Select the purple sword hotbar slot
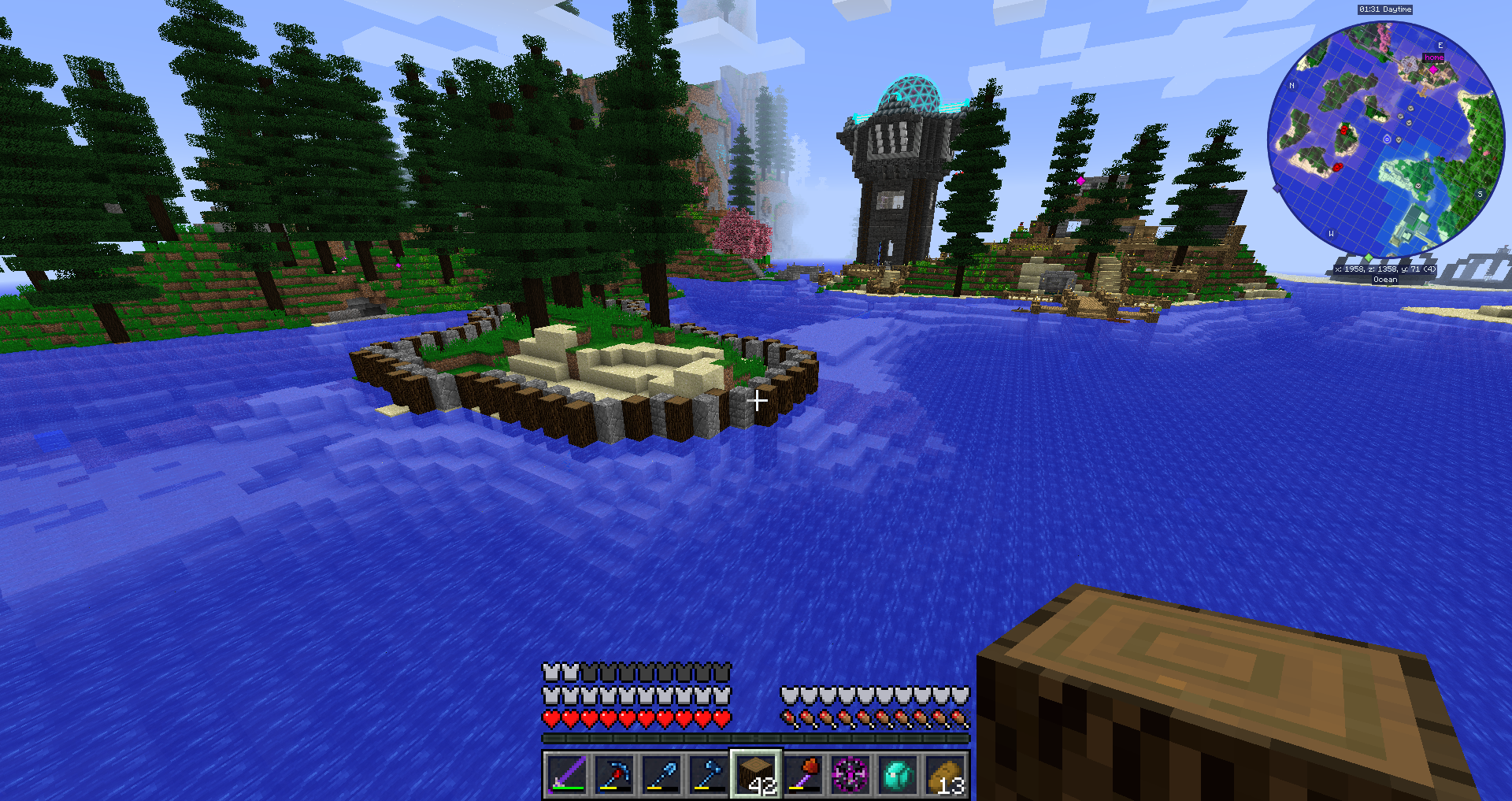The image size is (1512, 801). tap(567, 774)
